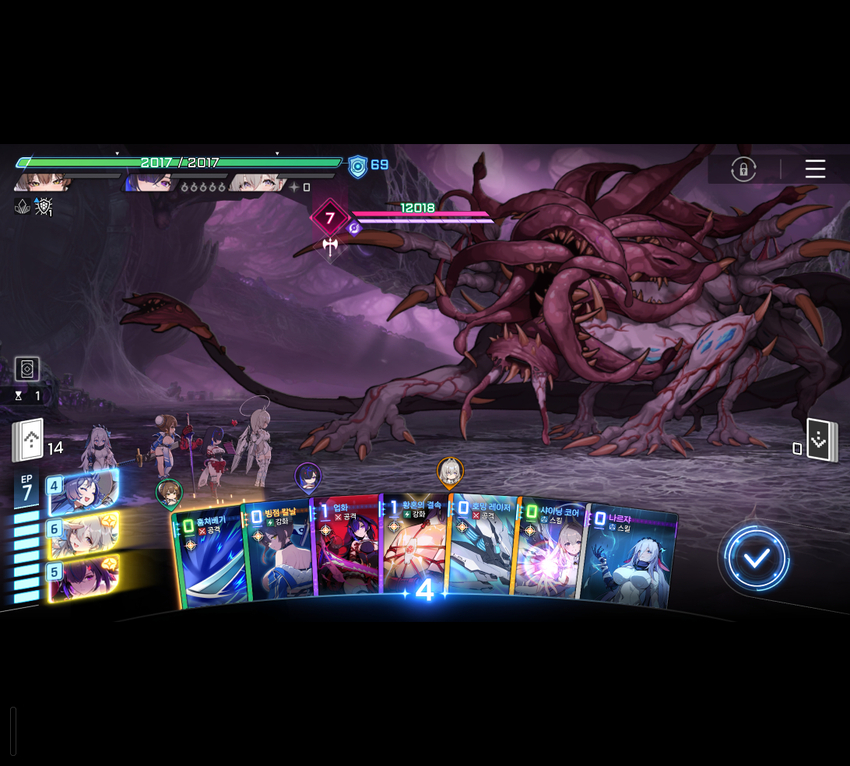Select the 빙점 칼날 card
Image resolution: width=850 pixels, height=766 pixels.
pyautogui.click(x=278, y=556)
